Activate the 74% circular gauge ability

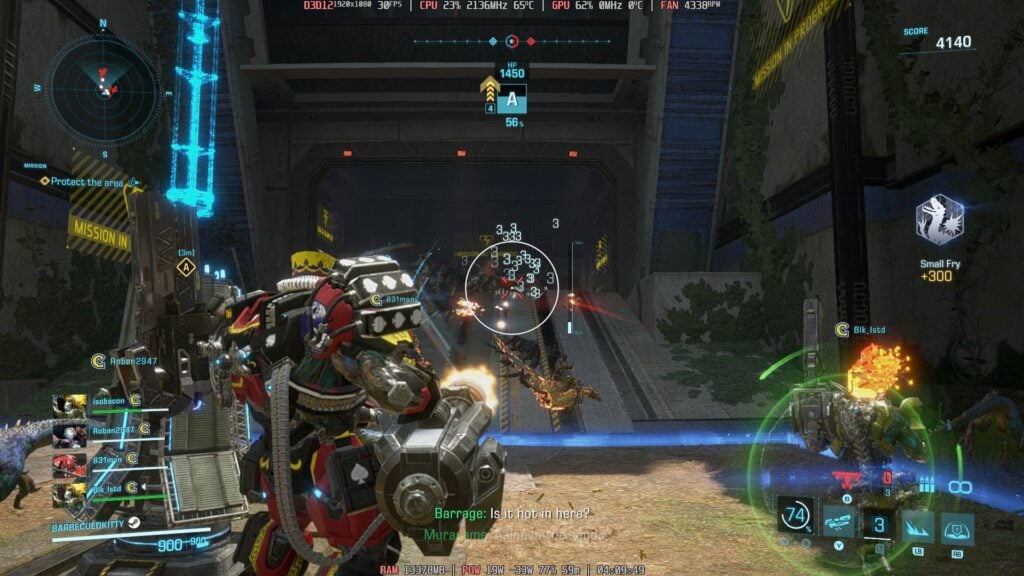(x=797, y=517)
